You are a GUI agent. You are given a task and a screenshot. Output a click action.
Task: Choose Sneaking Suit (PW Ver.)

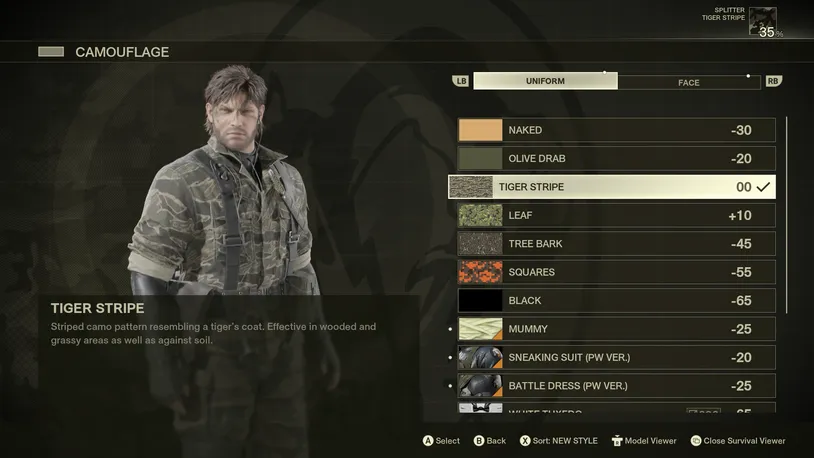click(x=616, y=357)
